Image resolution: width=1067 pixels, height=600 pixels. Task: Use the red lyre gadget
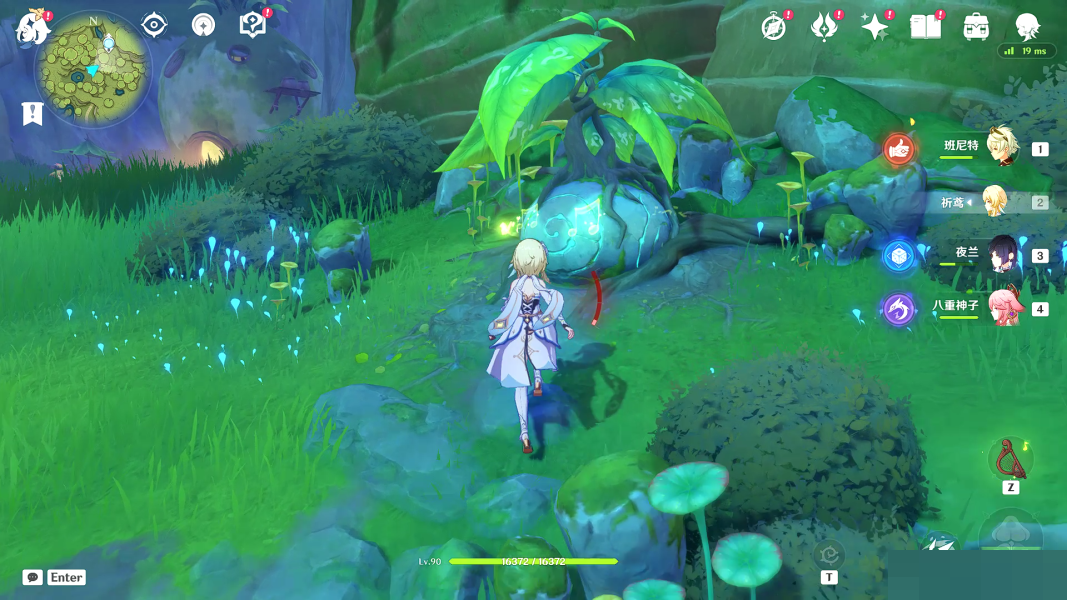coord(1010,460)
